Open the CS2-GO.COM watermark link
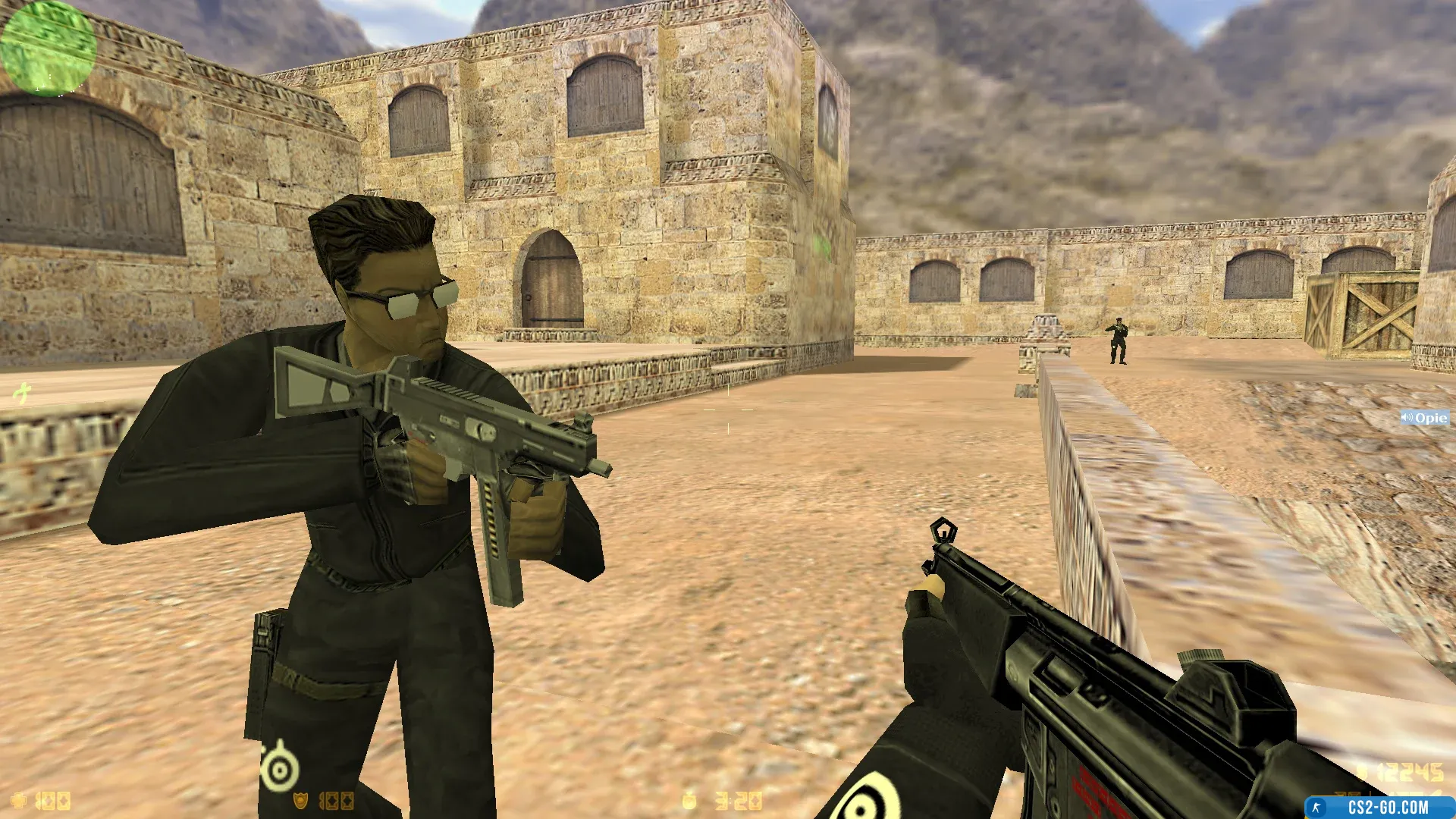The width and height of the screenshot is (1456, 819). click(1379, 808)
